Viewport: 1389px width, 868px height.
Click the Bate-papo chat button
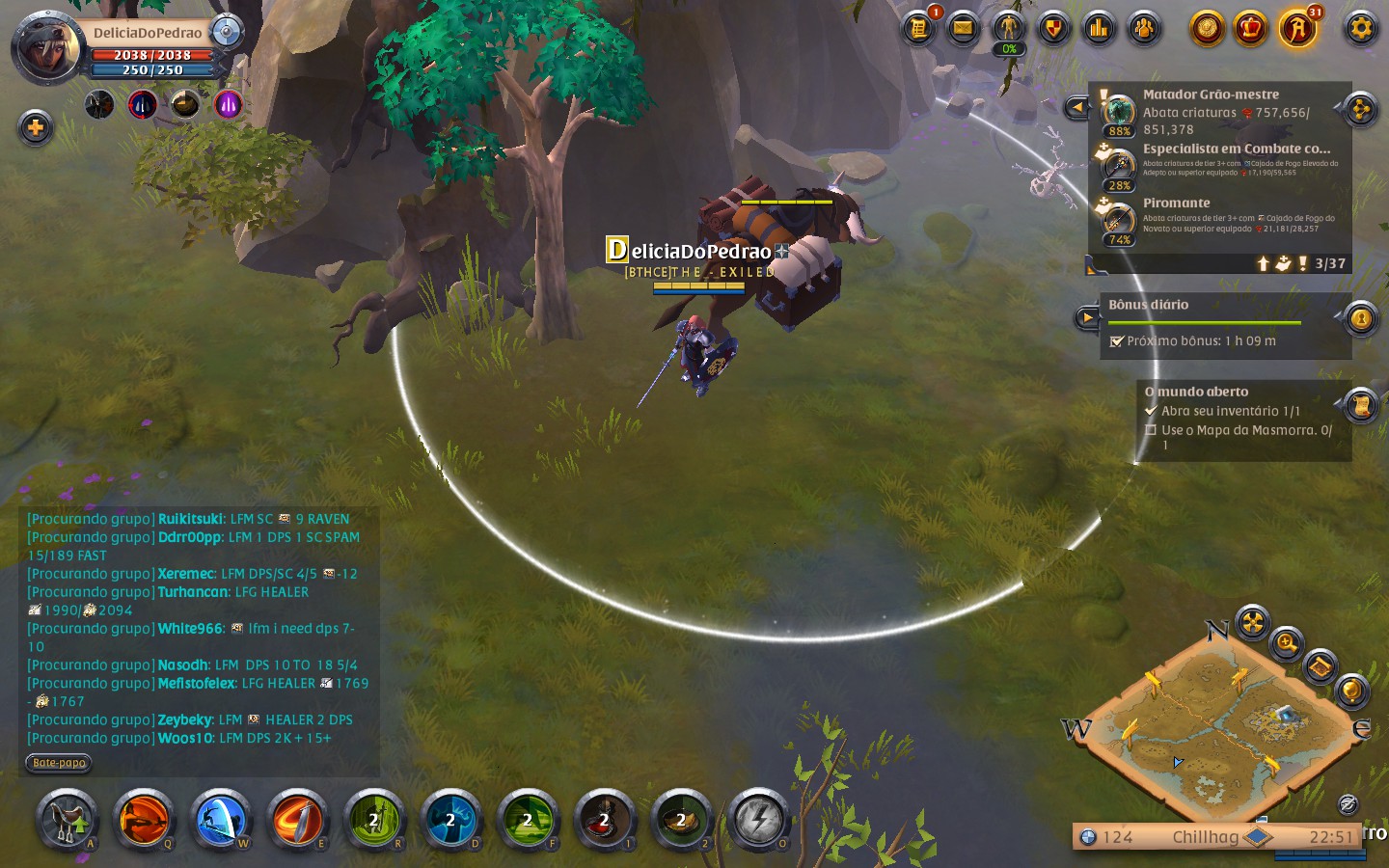coord(59,763)
